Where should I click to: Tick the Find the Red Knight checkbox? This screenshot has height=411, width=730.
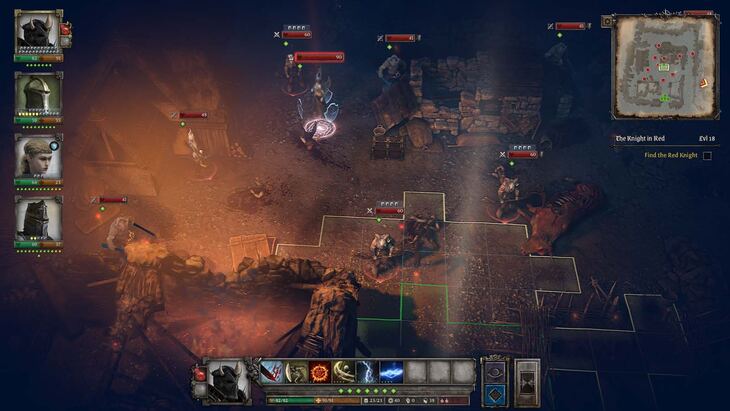pos(707,155)
